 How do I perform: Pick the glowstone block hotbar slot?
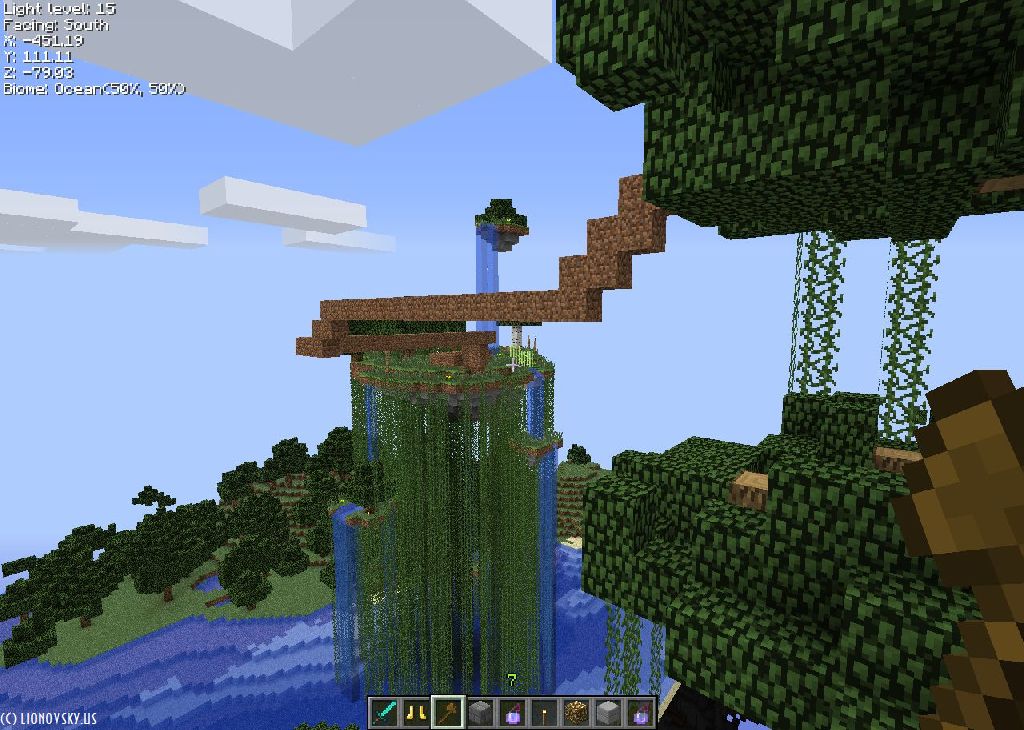pos(576,713)
